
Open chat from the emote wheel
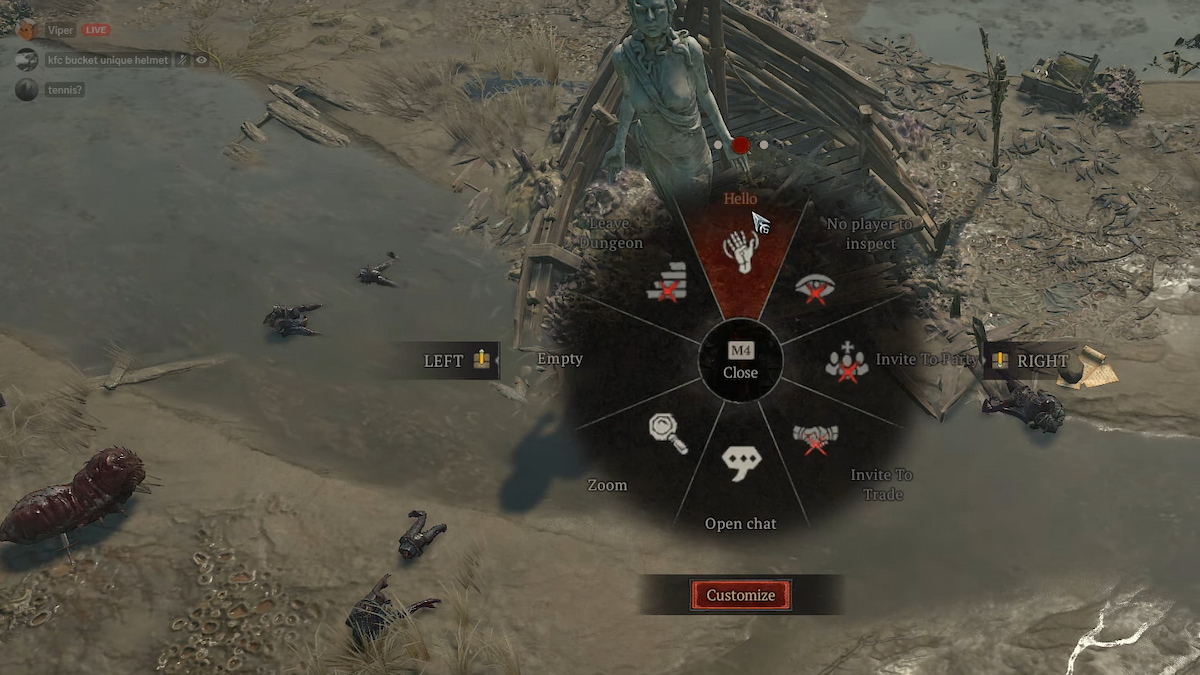pos(741,463)
